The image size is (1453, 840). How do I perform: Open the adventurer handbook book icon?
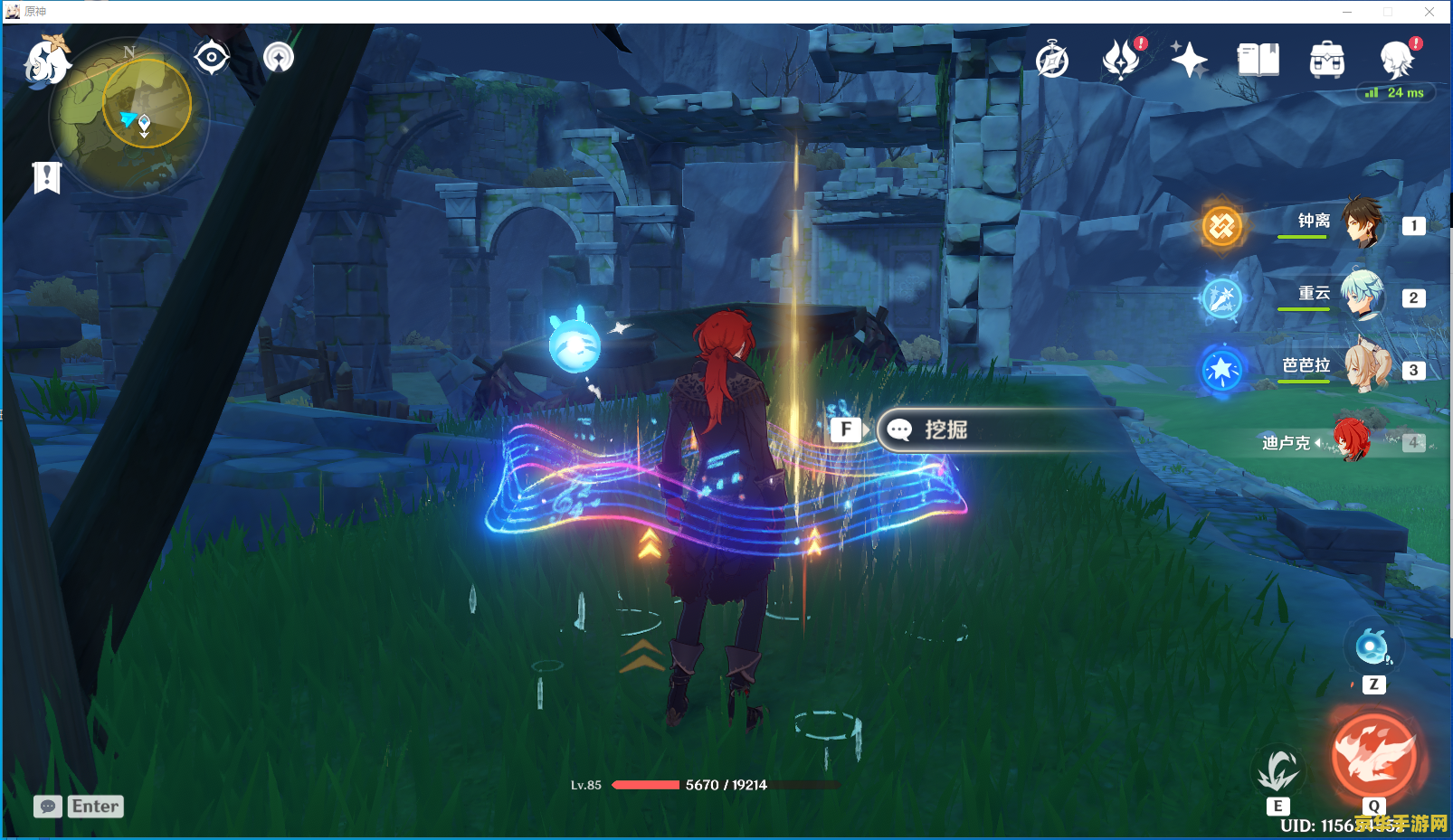pyautogui.click(x=1258, y=61)
